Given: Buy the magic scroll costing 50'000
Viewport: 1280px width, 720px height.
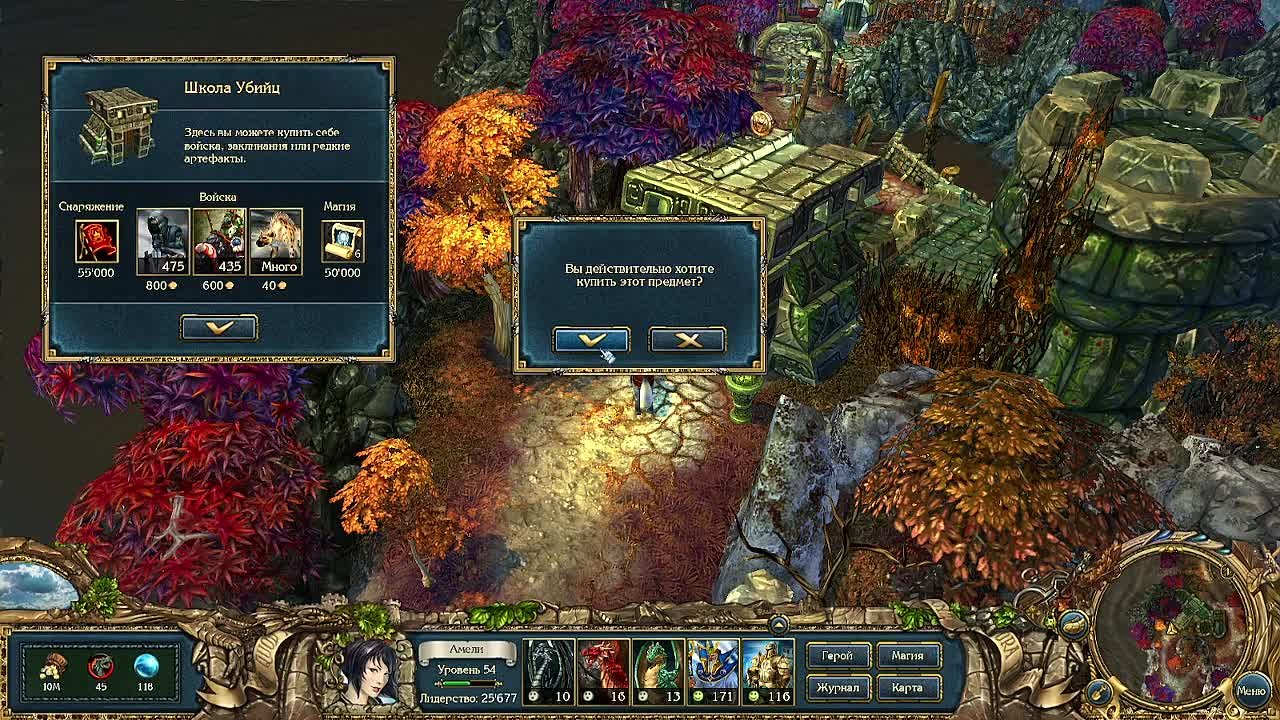Looking at the screenshot, I should click(342, 242).
